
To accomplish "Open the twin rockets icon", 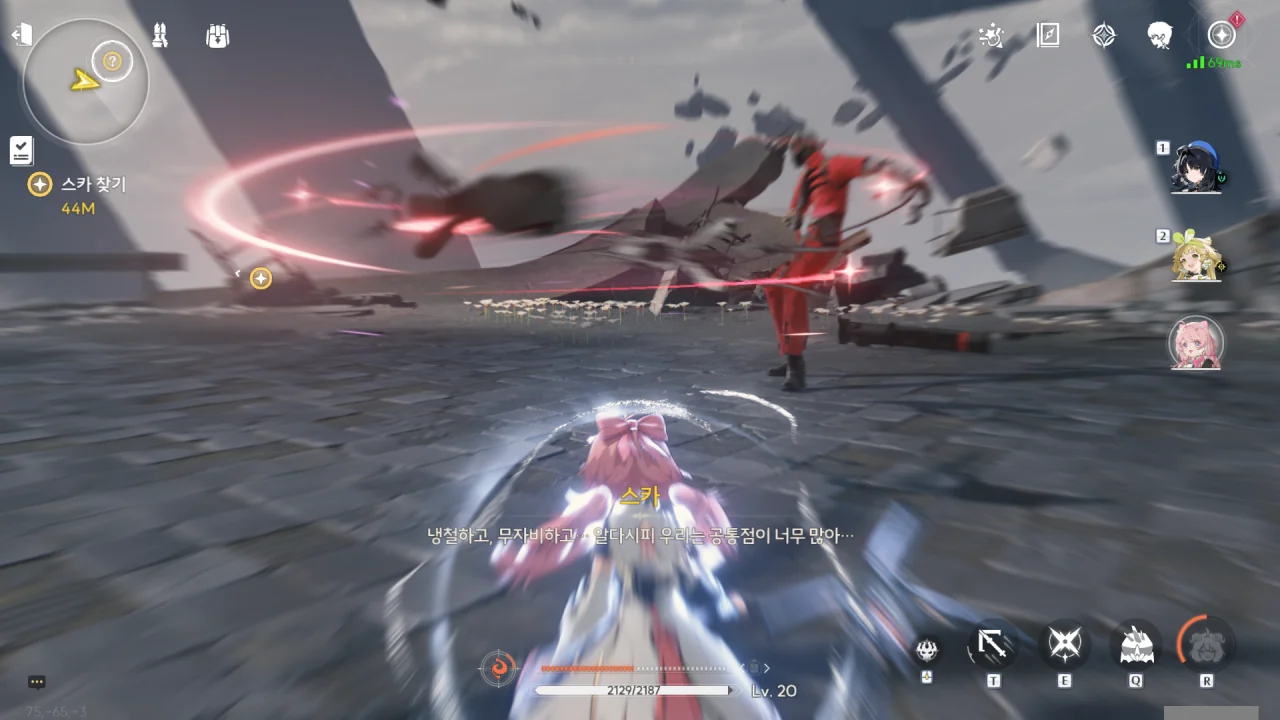I will 159,36.
